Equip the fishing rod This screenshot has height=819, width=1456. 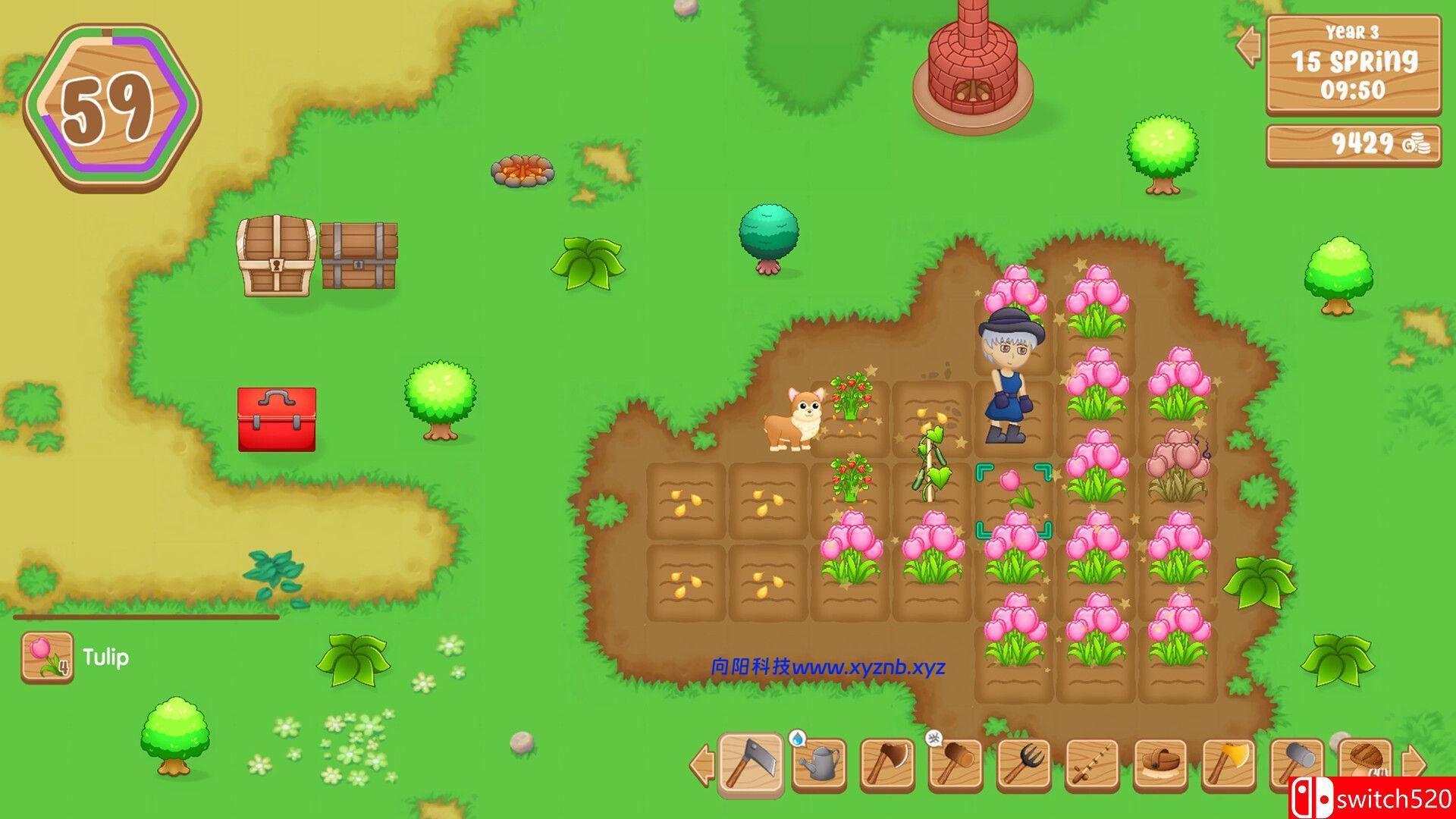(x=1092, y=764)
